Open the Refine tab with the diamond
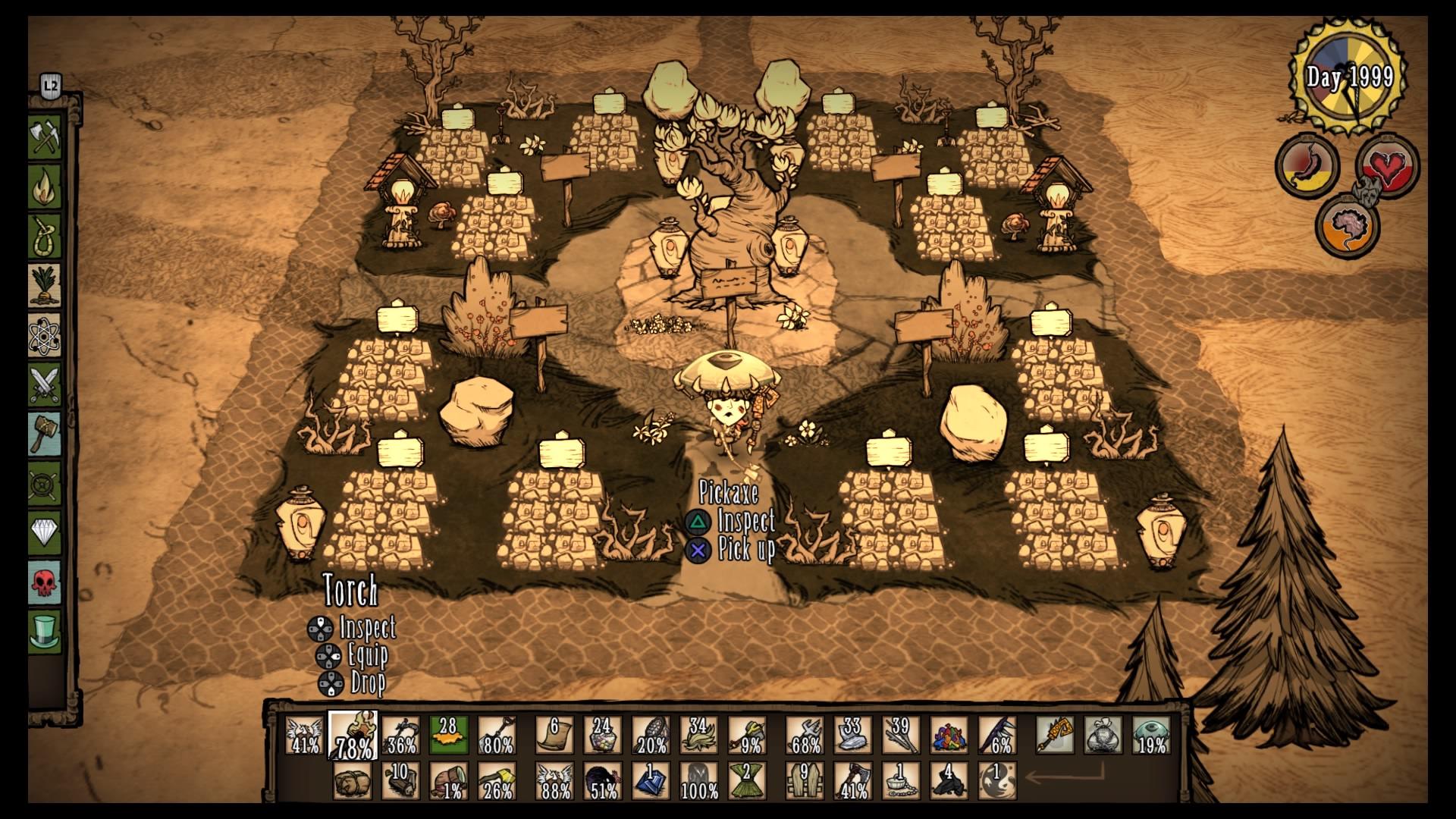 [45, 532]
